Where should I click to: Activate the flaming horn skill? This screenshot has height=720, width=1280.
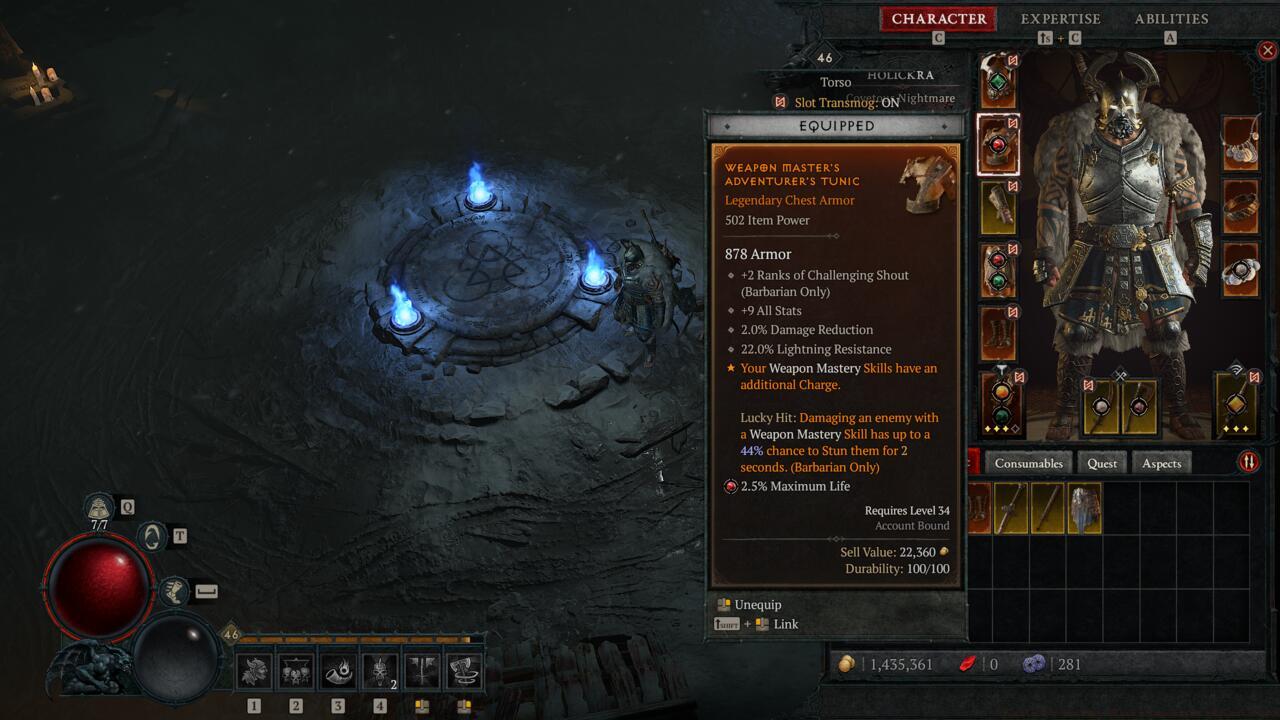tap(338, 671)
